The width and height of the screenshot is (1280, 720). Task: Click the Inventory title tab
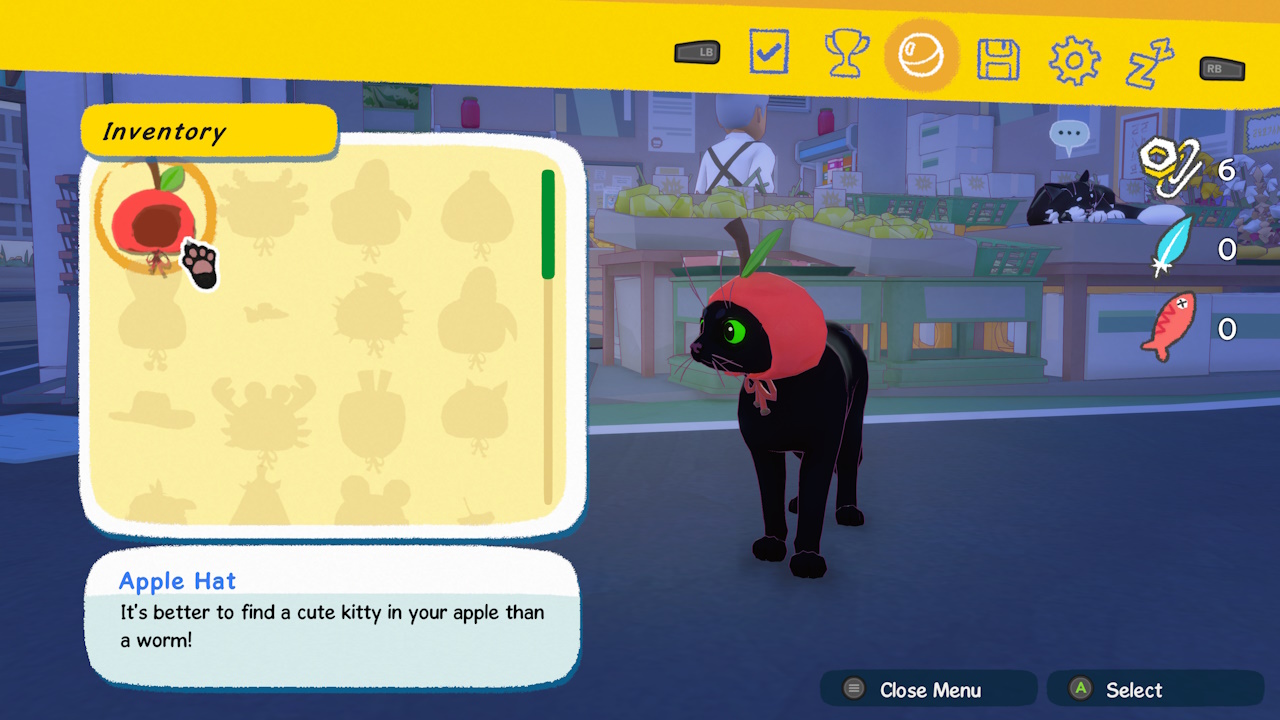pos(208,131)
